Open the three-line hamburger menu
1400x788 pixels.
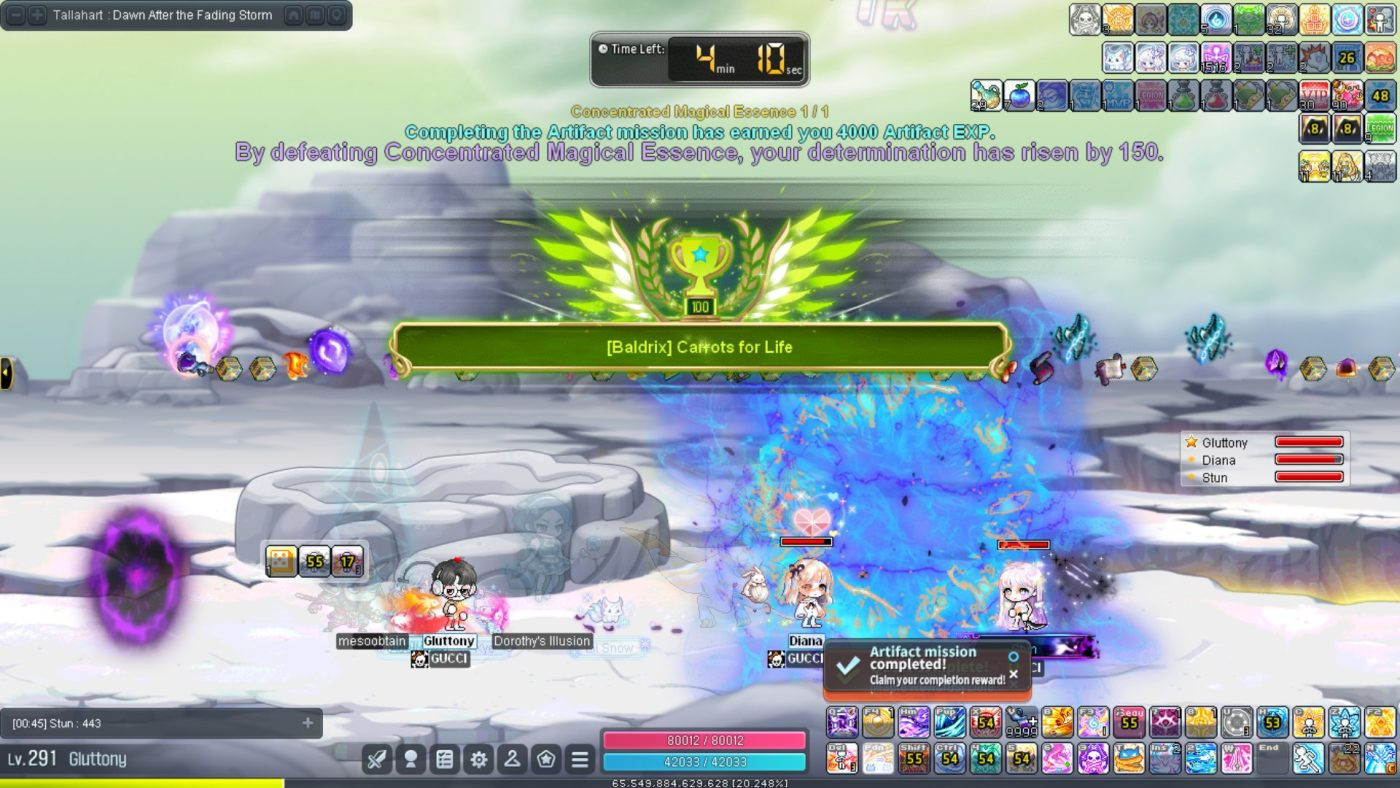pos(580,759)
